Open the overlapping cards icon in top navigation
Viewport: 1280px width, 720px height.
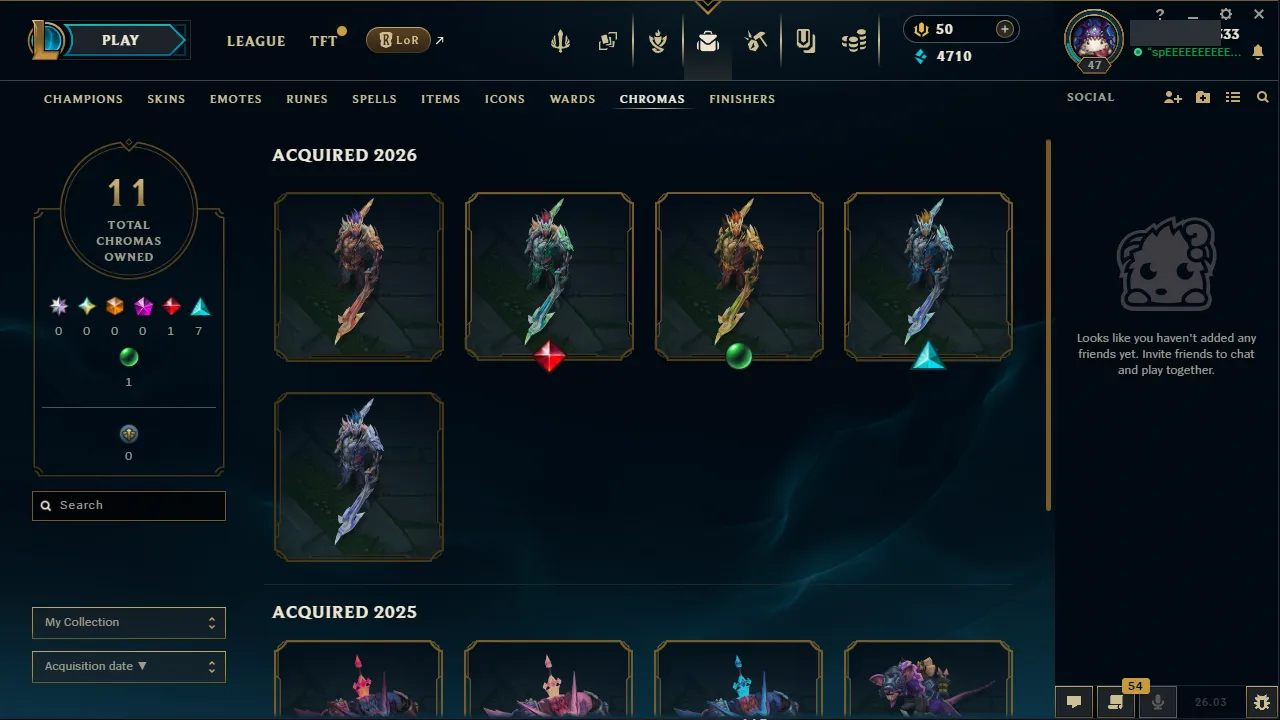[x=608, y=40]
